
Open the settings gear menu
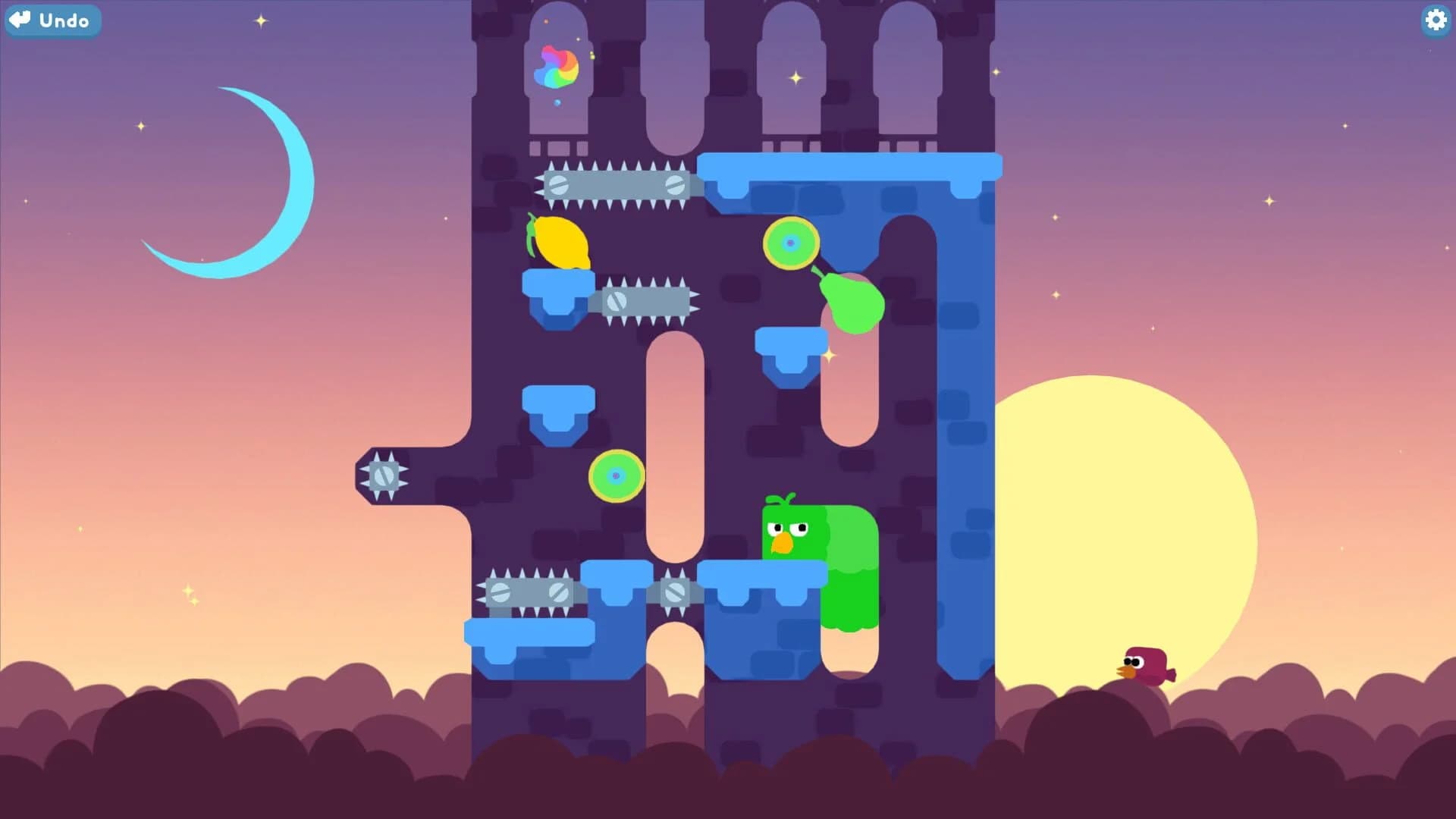point(1435,20)
